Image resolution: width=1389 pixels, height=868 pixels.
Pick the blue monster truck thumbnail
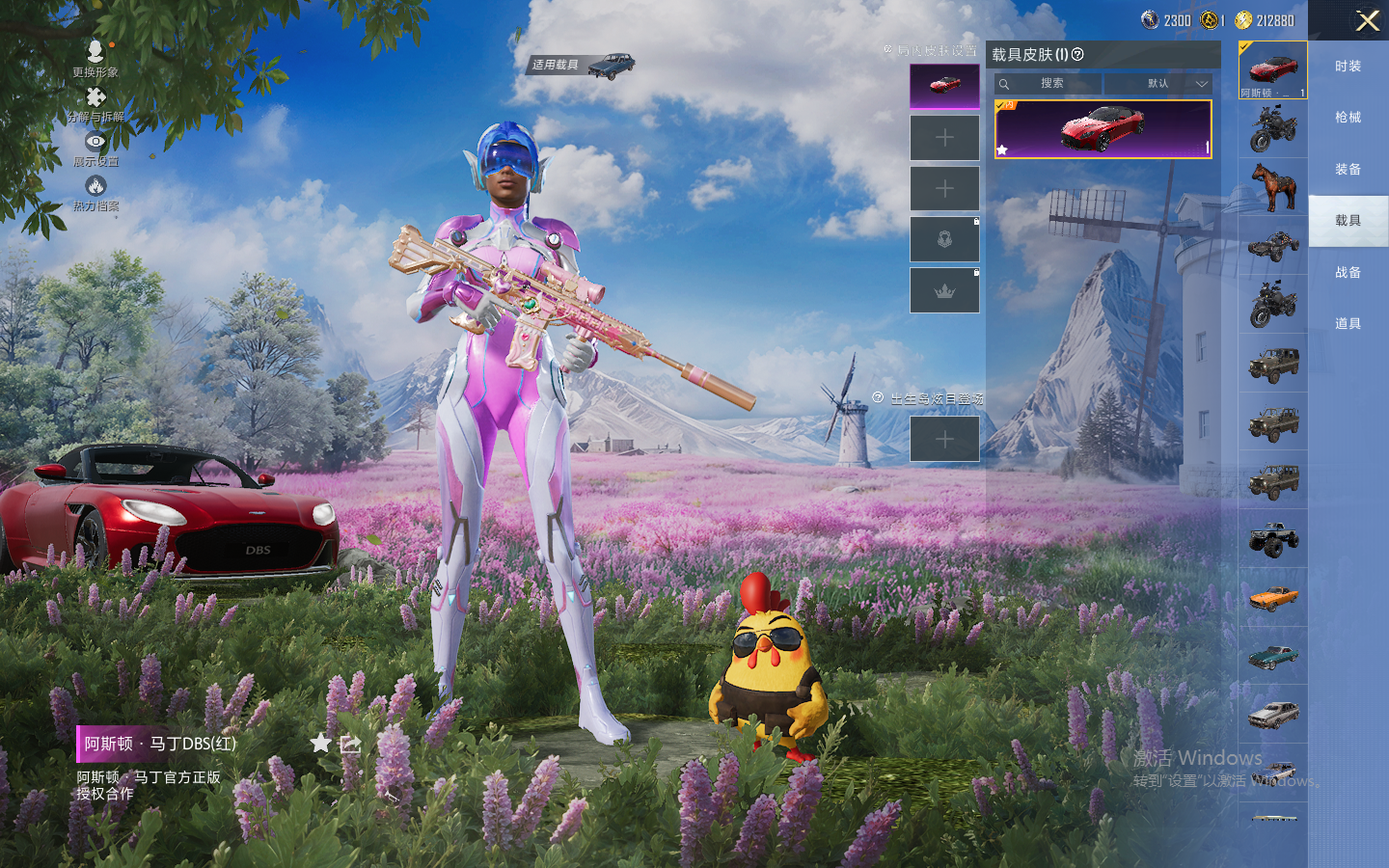[1273, 539]
